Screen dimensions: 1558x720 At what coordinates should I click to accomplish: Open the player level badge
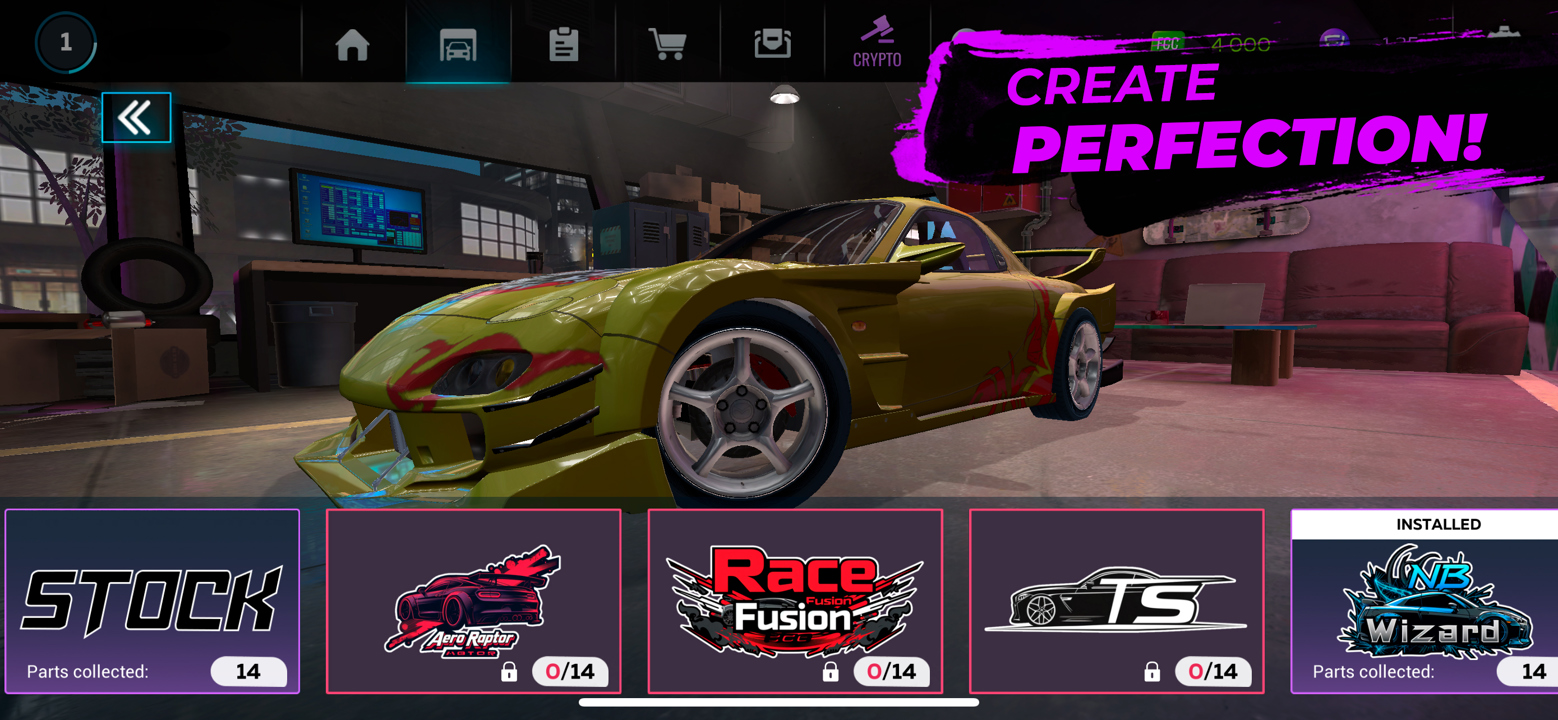pos(66,42)
